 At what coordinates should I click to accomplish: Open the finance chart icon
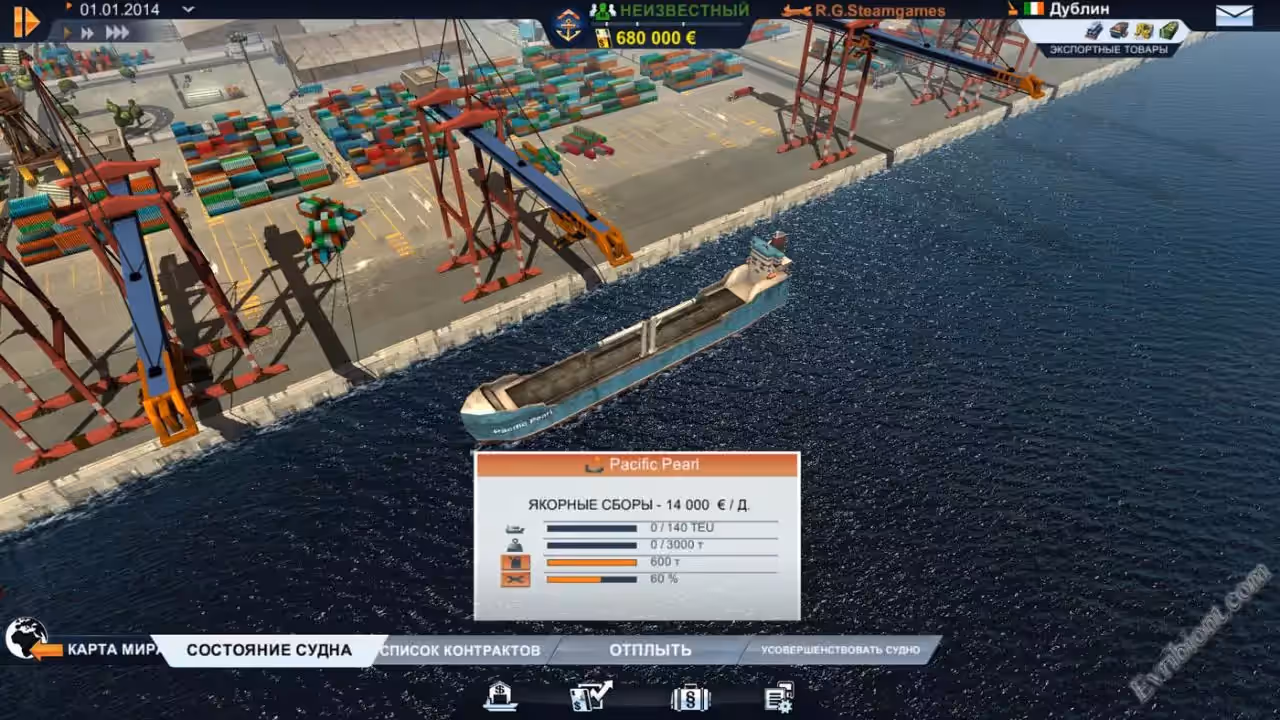pos(590,695)
